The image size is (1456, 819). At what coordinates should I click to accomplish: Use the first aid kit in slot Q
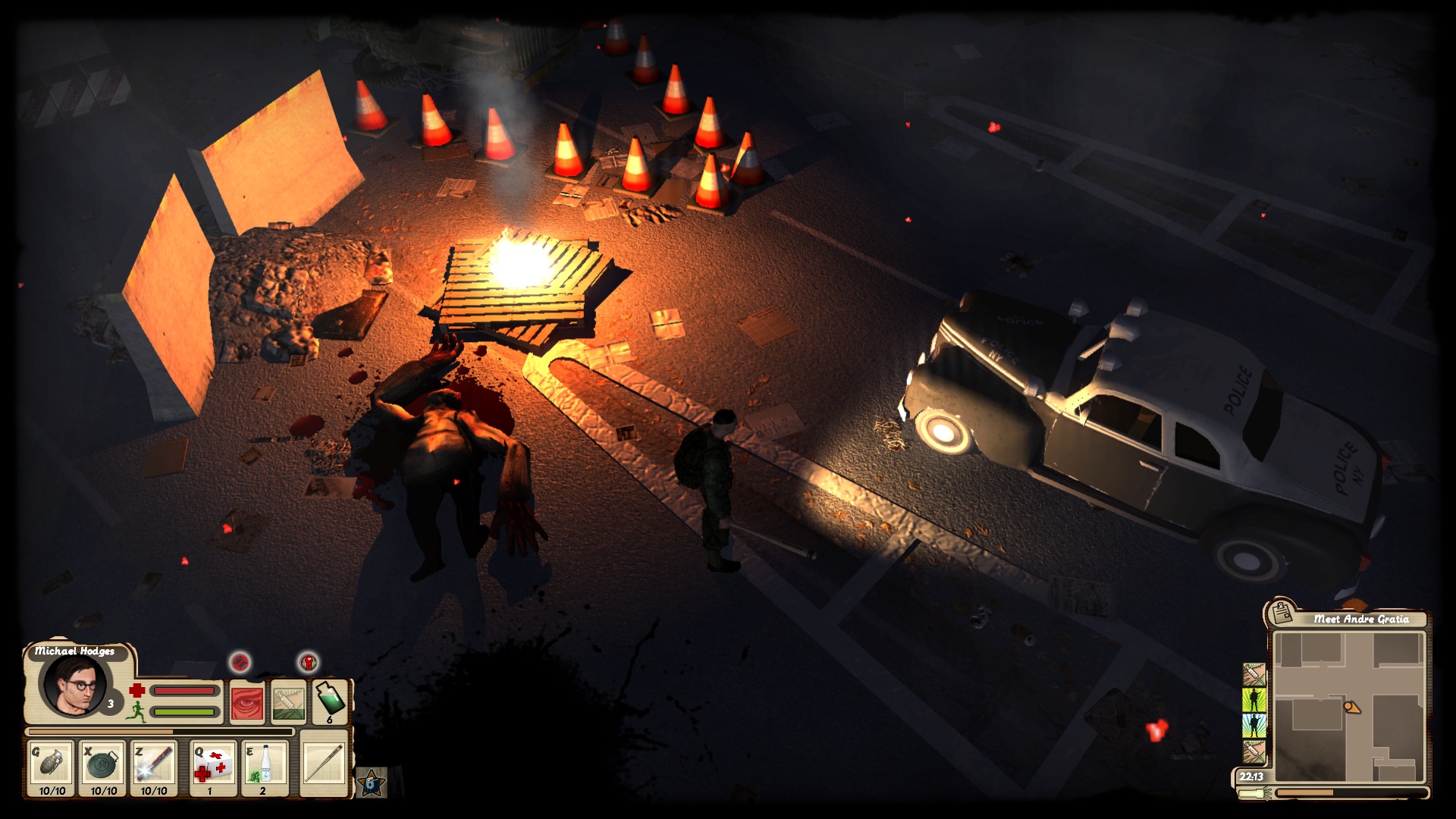point(213,765)
